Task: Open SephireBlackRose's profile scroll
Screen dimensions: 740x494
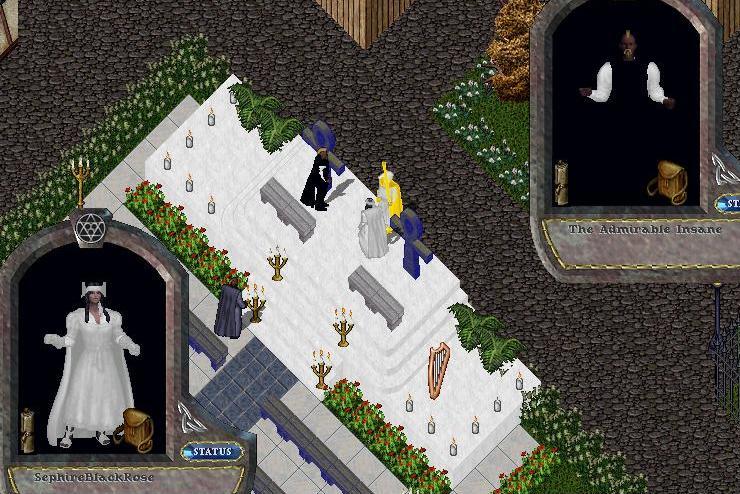Action: (x=28, y=428)
